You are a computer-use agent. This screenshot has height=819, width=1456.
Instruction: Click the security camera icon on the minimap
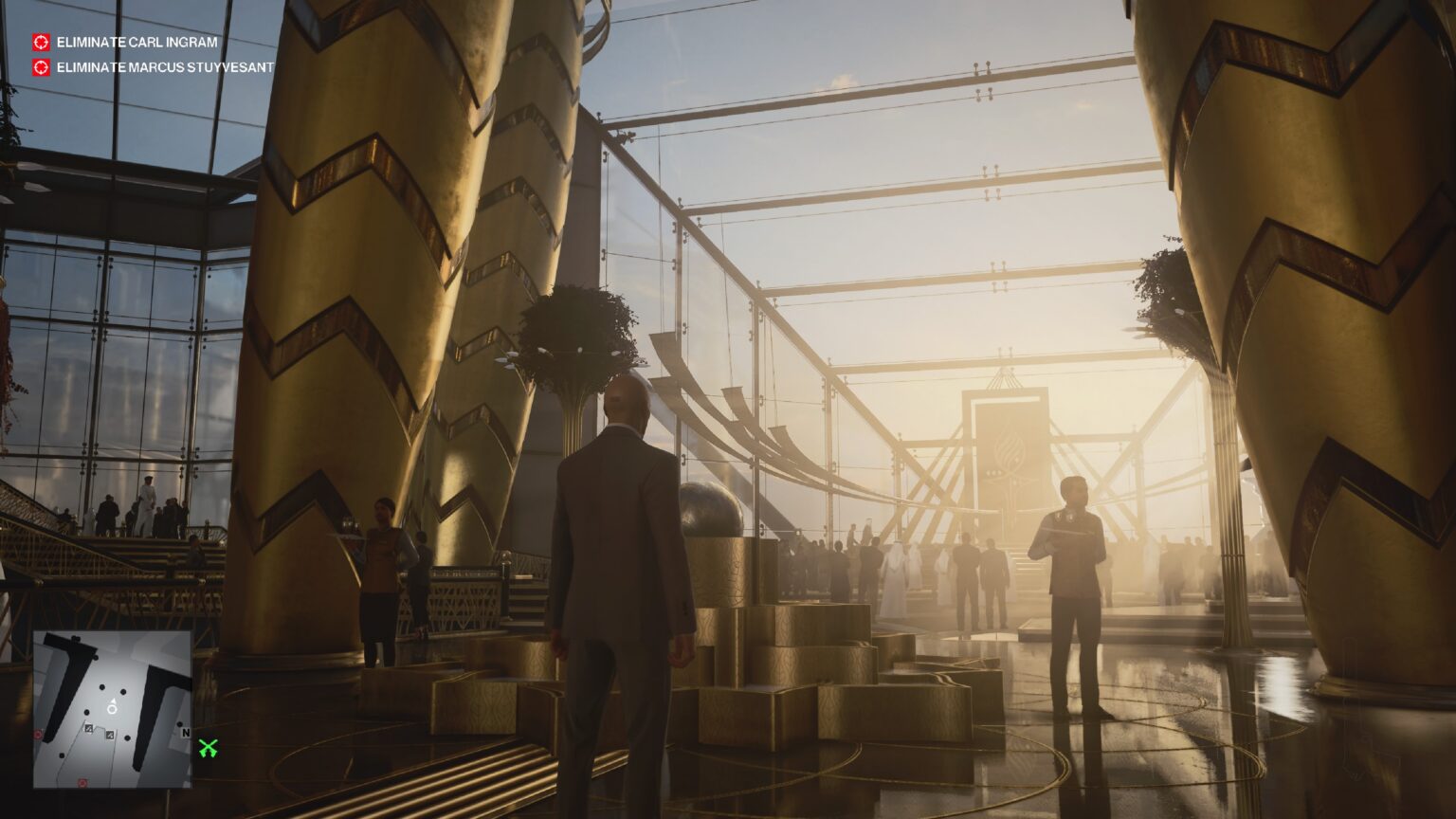pyautogui.click(x=88, y=729)
